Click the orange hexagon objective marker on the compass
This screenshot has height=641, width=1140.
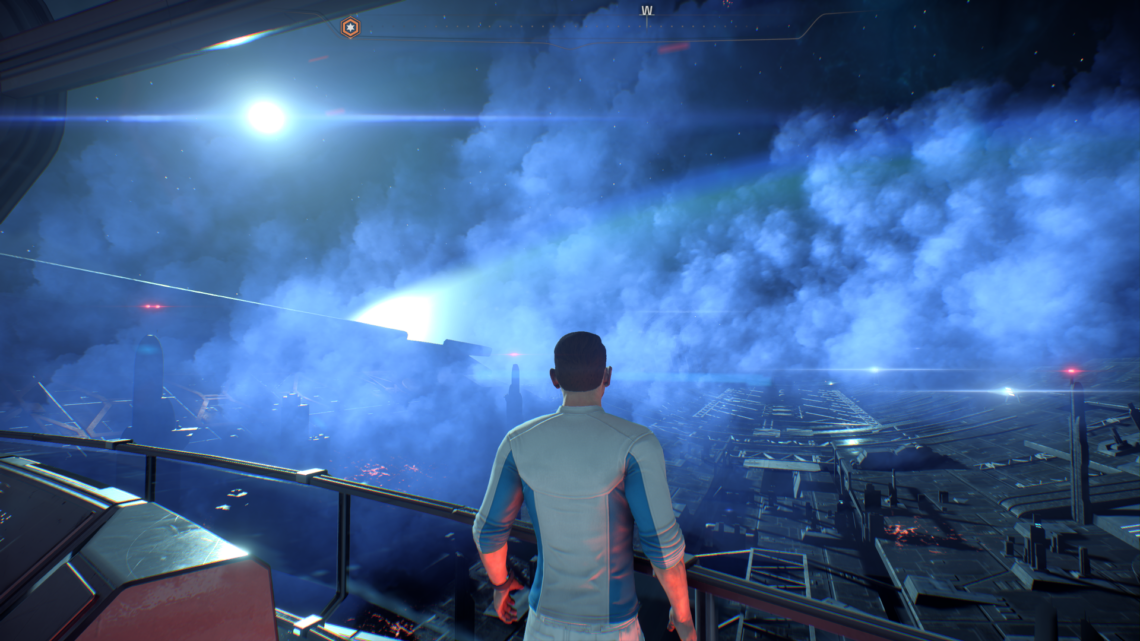pyautogui.click(x=350, y=28)
